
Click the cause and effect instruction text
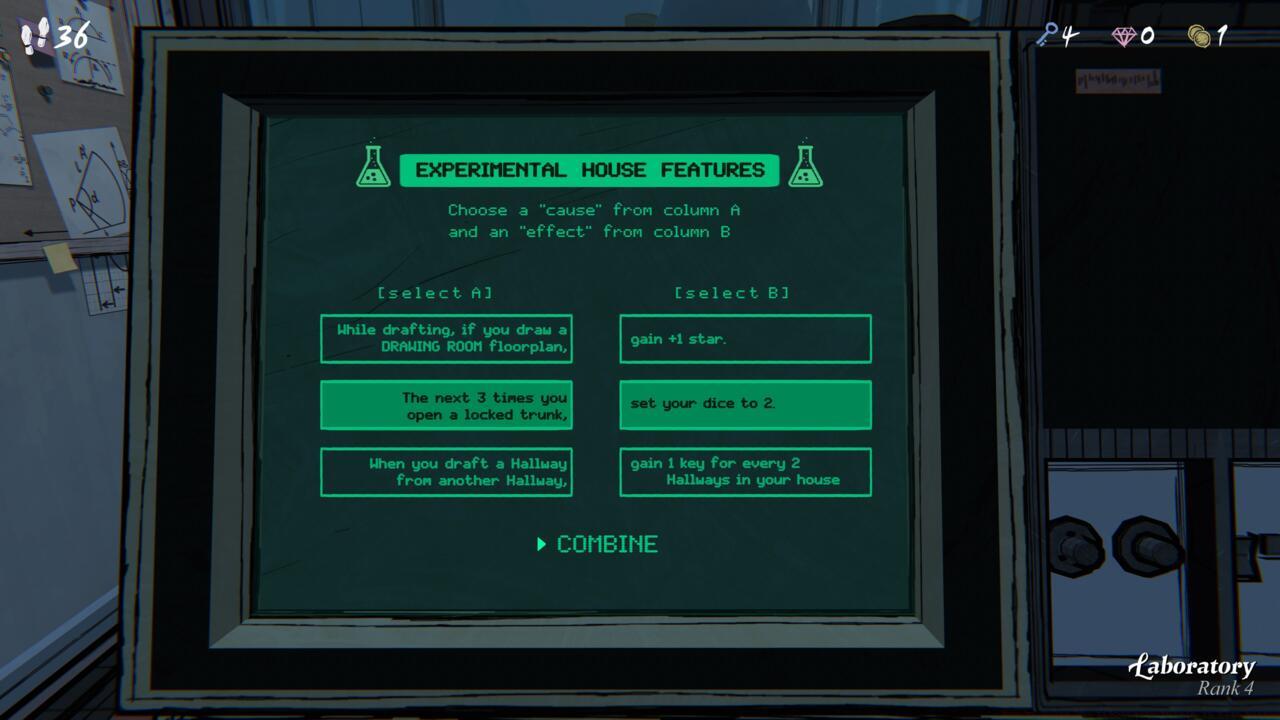coord(596,221)
